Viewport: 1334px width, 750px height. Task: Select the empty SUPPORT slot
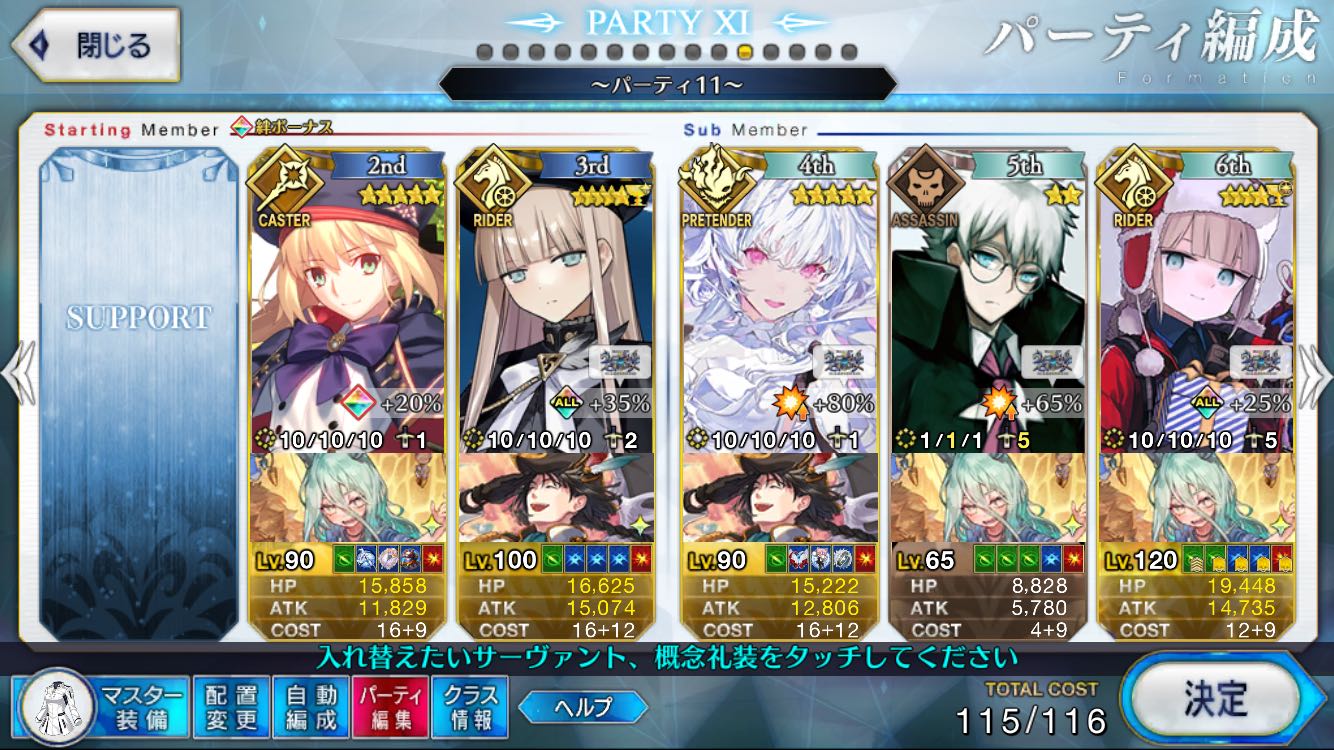tap(139, 390)
